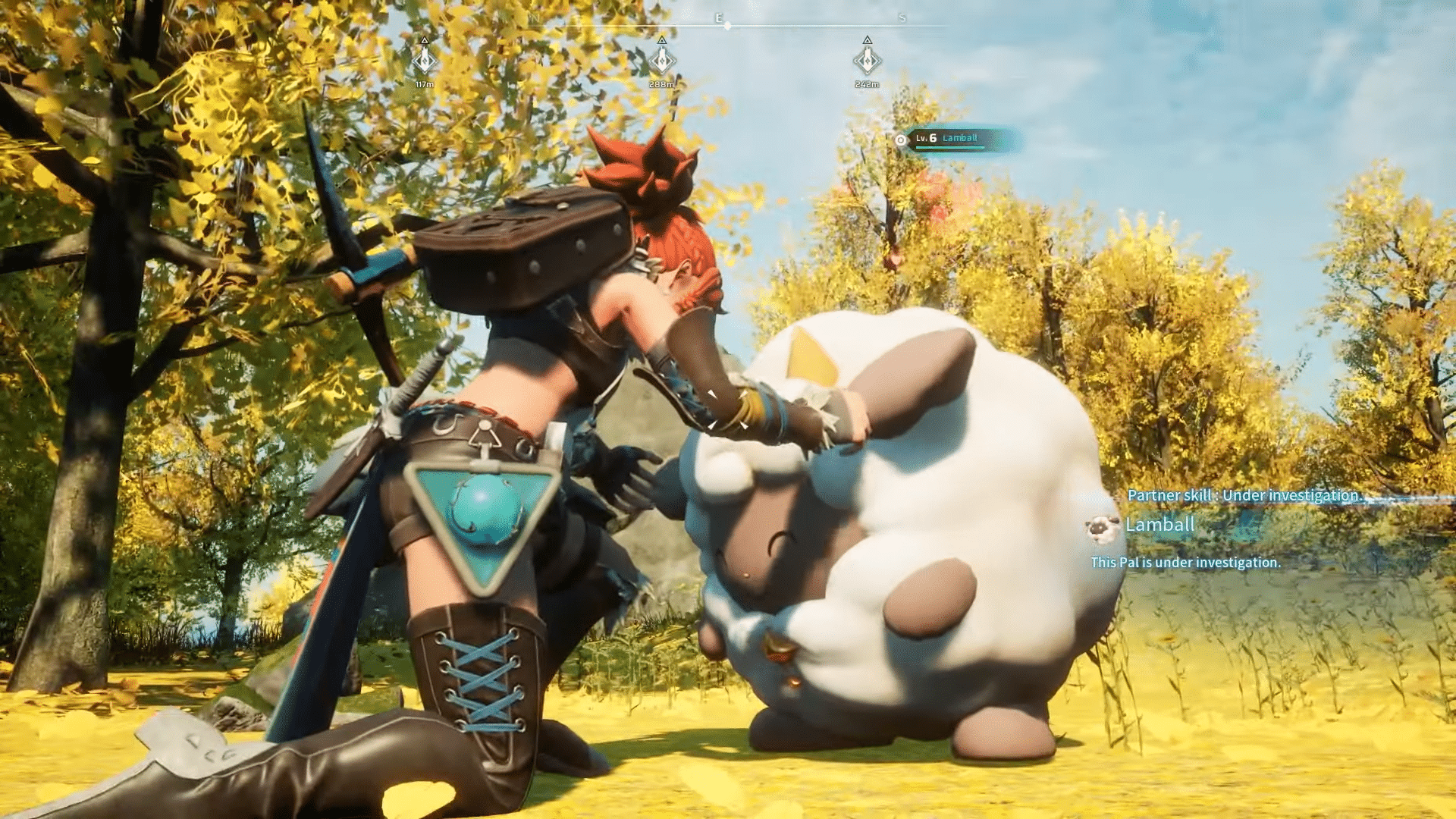Click the triangle indicator above the 117m marker
This screenshot has width=1456, height=819.
pos(425,40)
